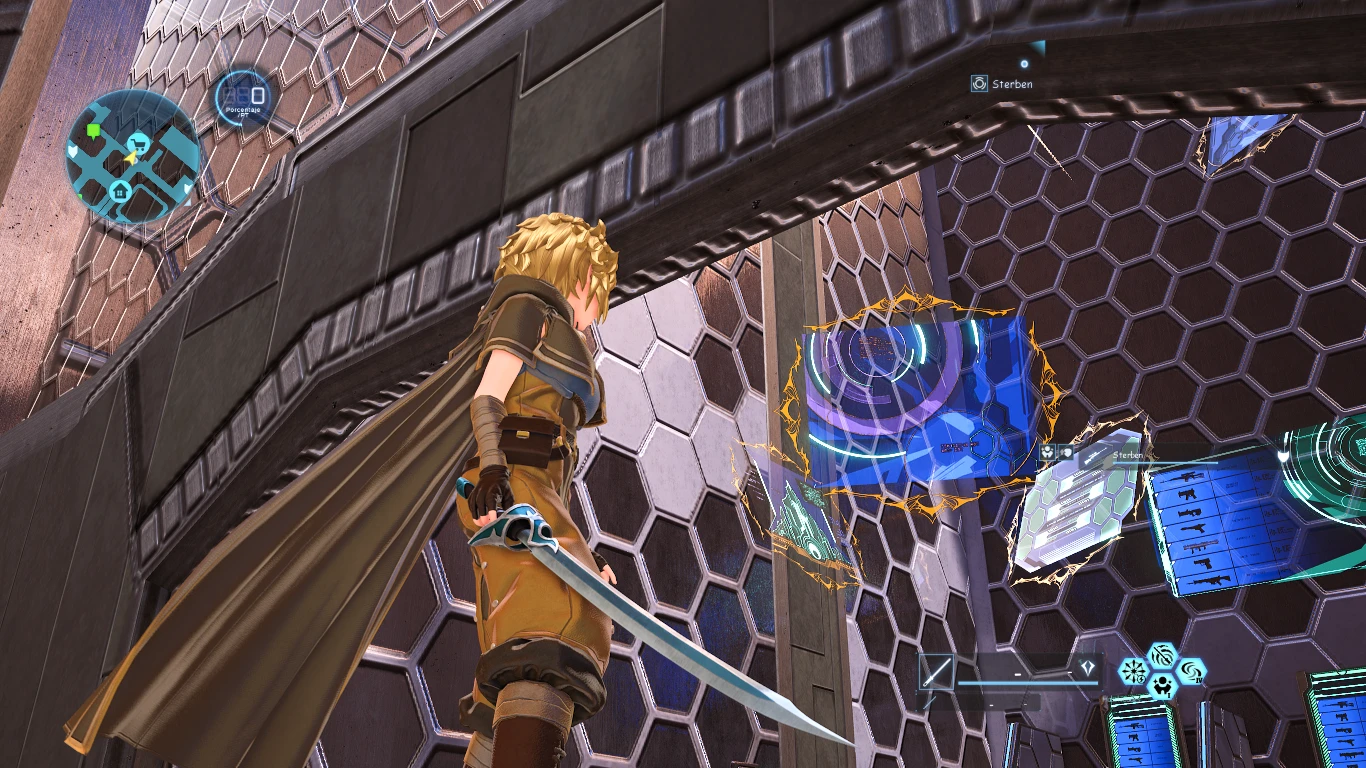The width and height of the screenshot is (1366, 768).
Task: Trigger the swirl skill marked IV
Action: click(1191, 671)
